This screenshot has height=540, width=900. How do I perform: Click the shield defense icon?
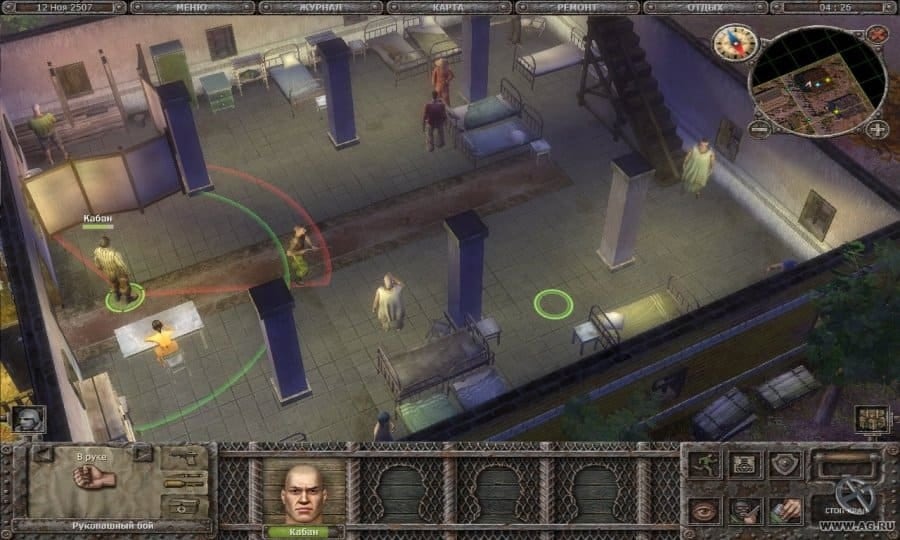[786, 464]
